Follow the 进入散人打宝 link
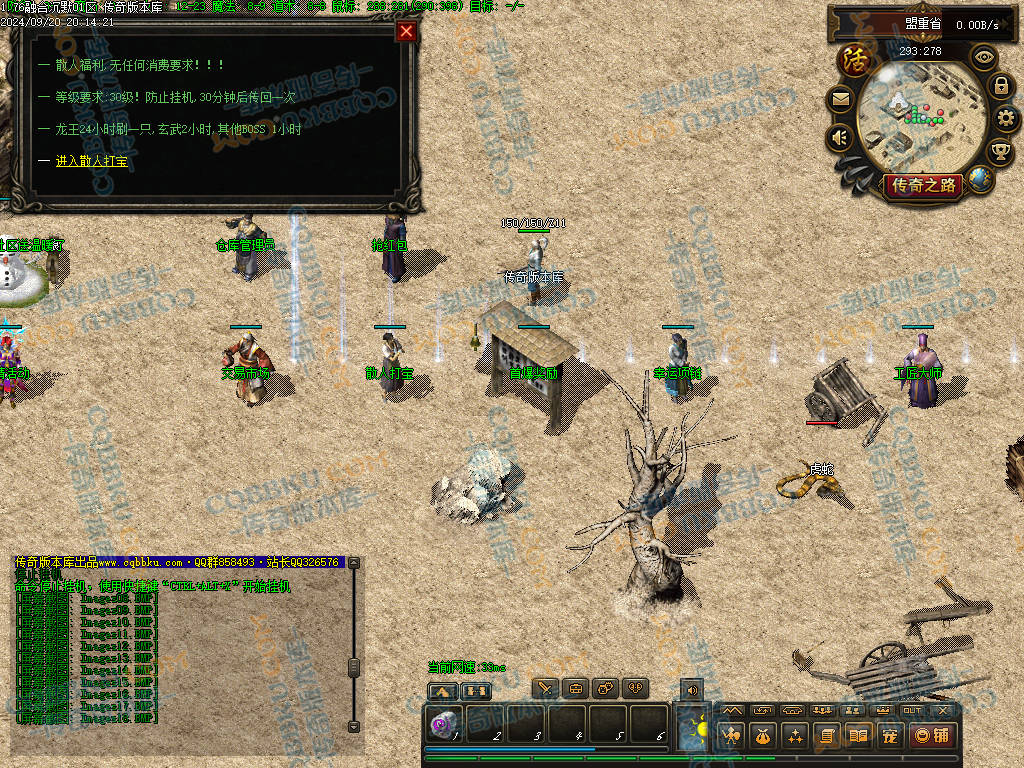The image size is (1024, 768). 92,160
